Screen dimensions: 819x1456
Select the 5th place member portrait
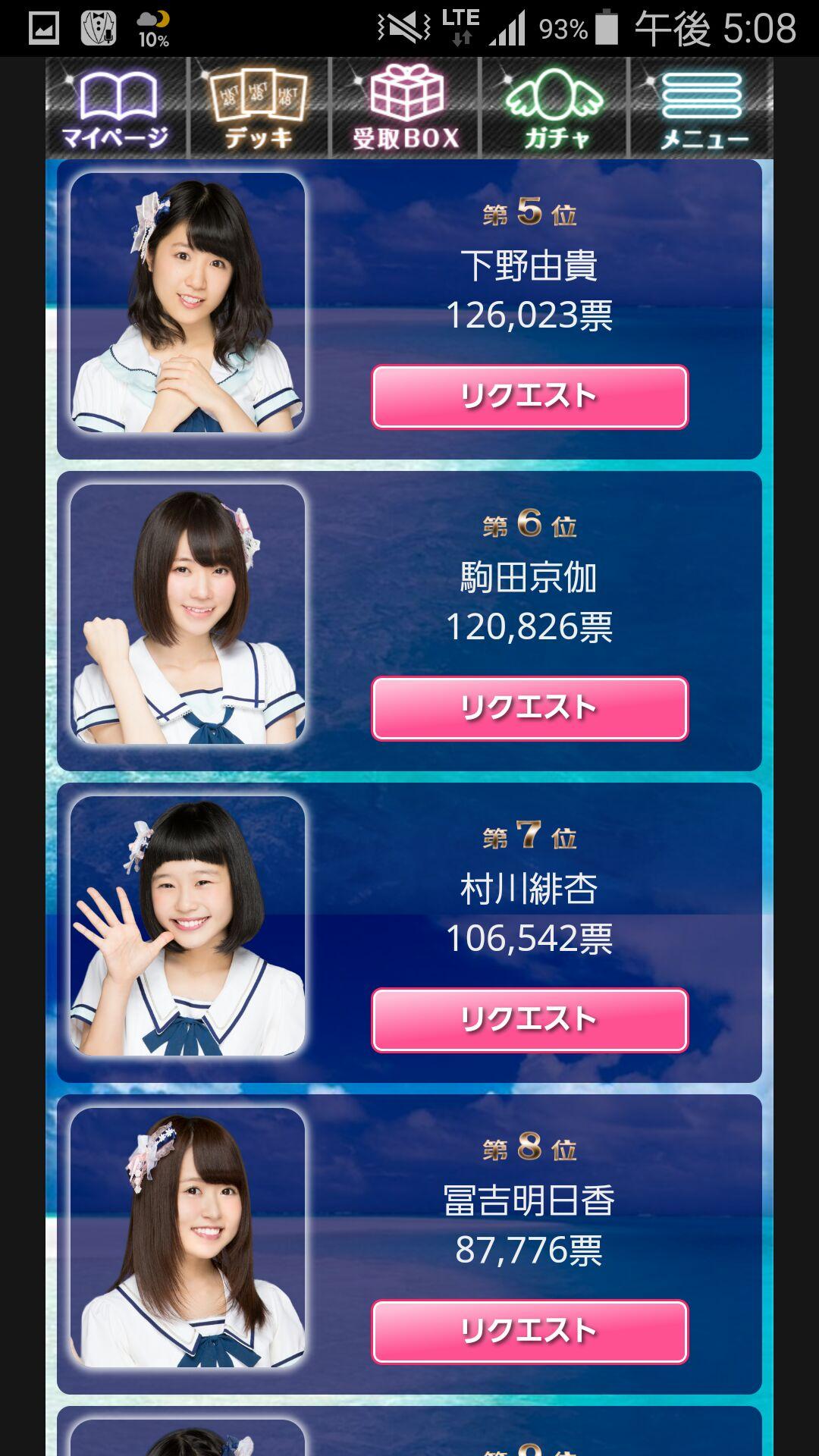[x=188, y=303]
